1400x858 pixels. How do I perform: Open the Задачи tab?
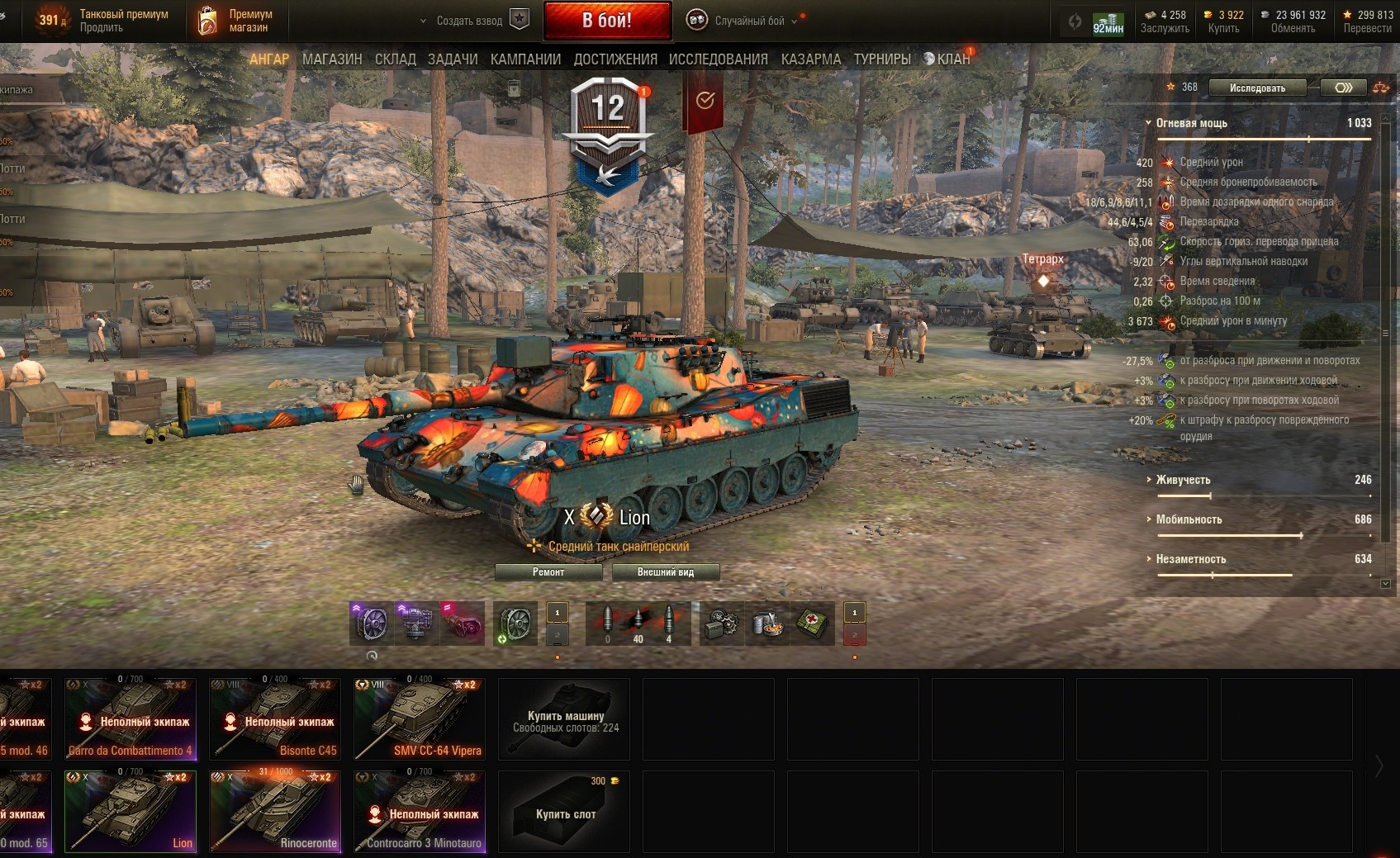453,59
